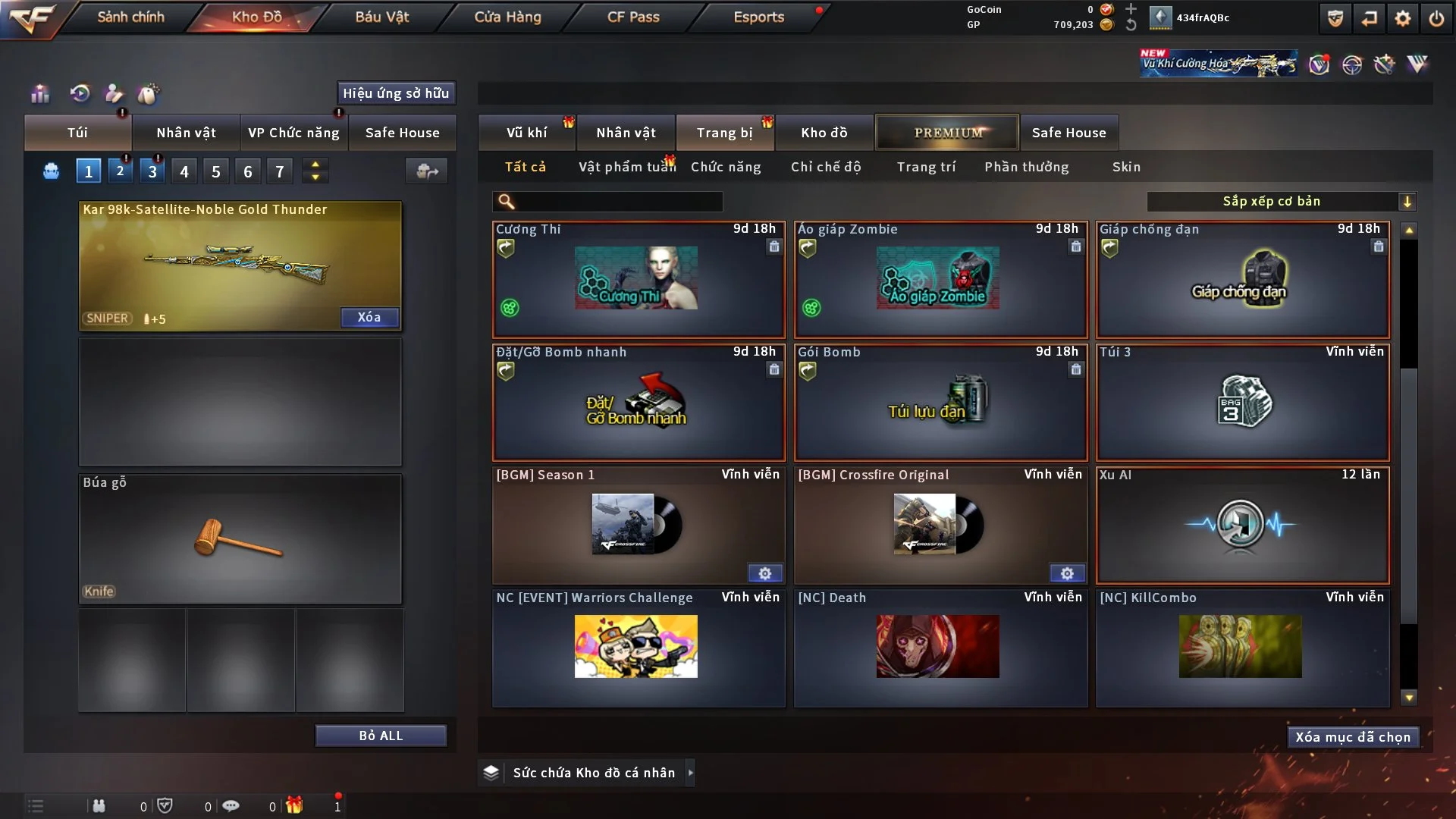Viewport: 1456px width, 819px height.
Task: Go to Sảnh chính lobby
Action: click(130, 17)
